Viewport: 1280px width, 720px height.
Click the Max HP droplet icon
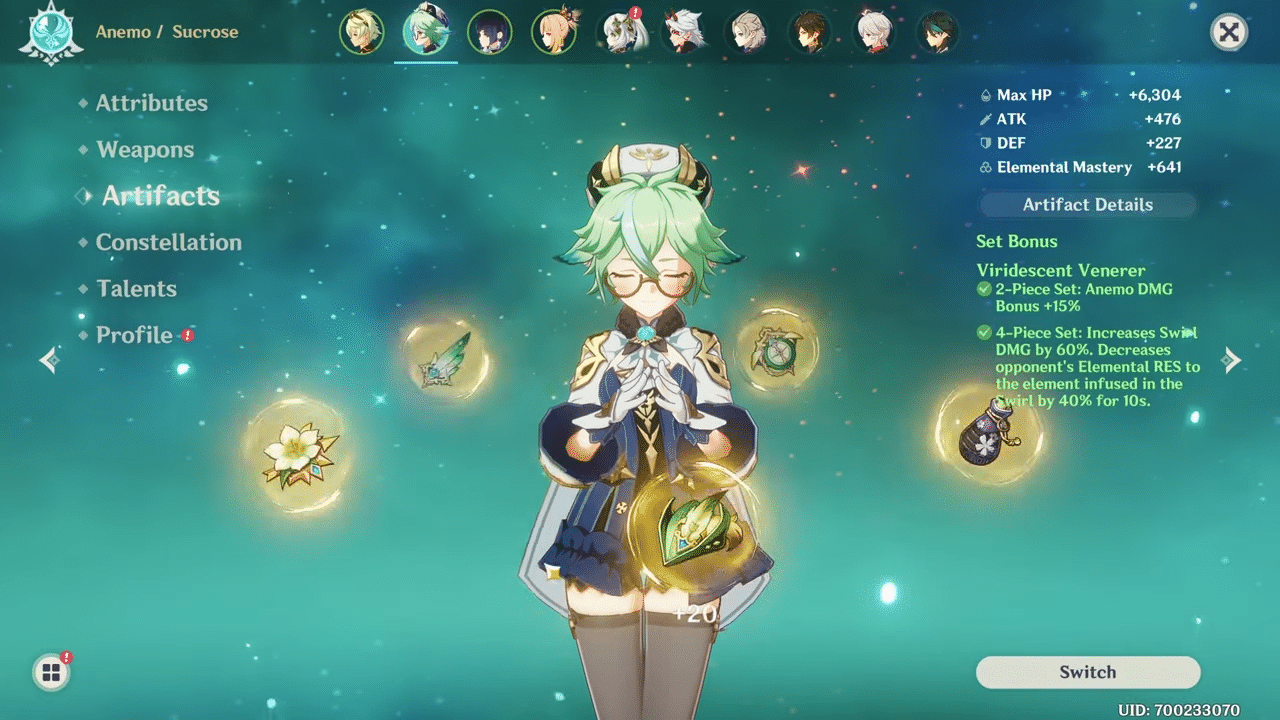point(985,94)
